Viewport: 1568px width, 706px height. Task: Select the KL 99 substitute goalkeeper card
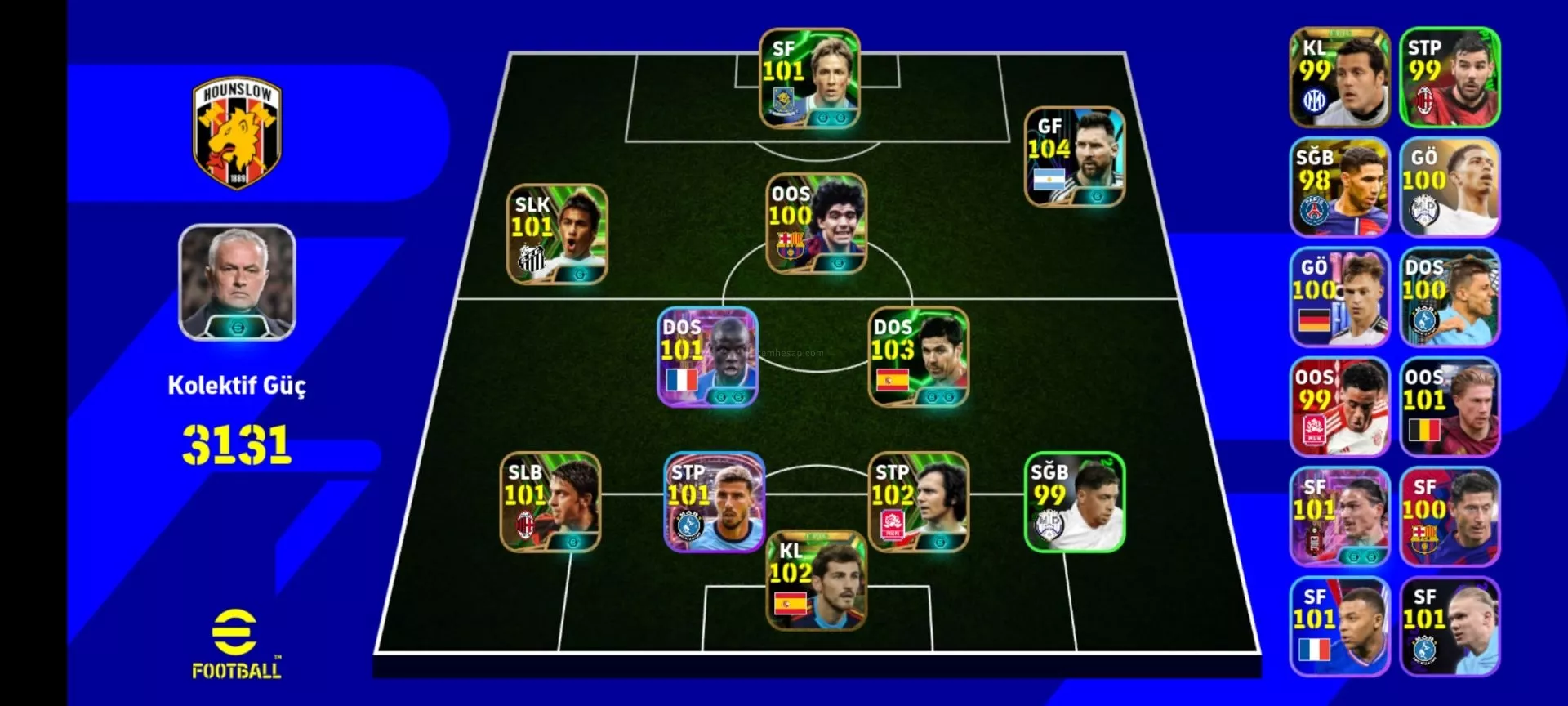[1339, 78]
